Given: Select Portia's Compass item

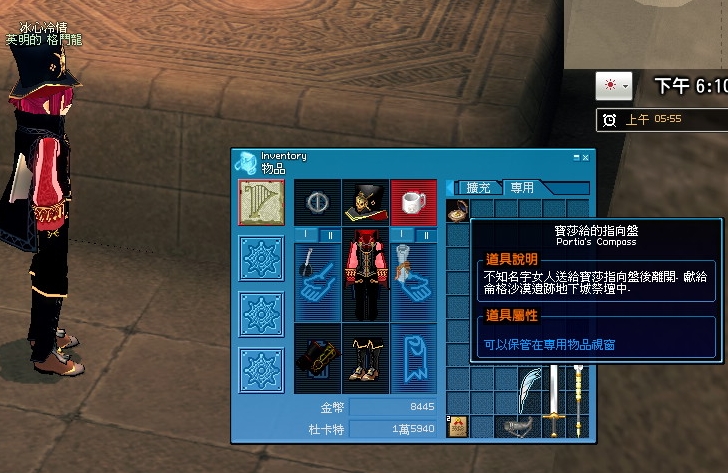Looking at the screenshot, I should coord(457,210).
